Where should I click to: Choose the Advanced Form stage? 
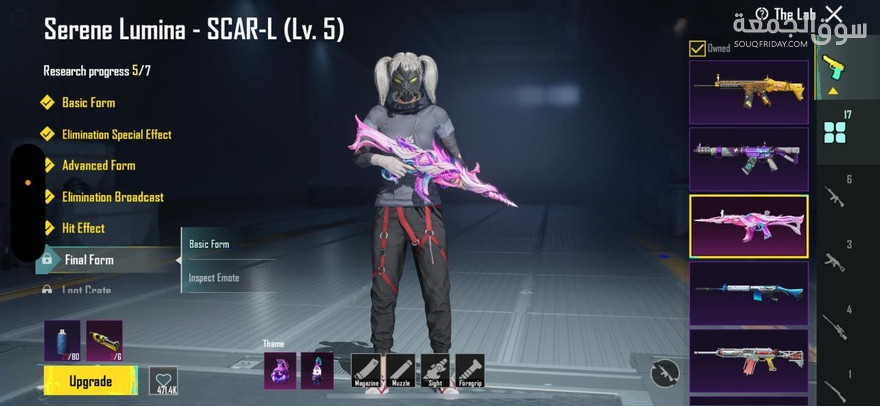[x=98, y=165]
